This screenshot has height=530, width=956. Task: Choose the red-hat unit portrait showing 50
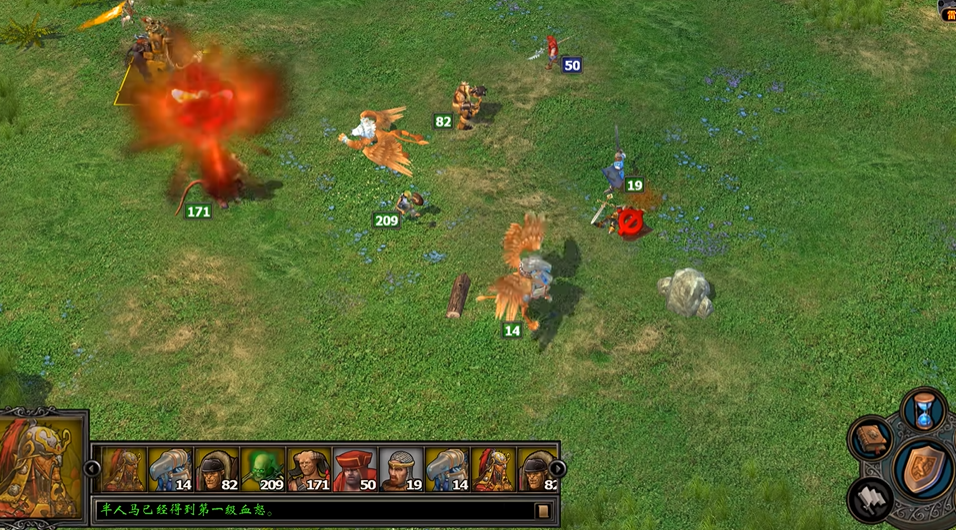click(355, 469)
